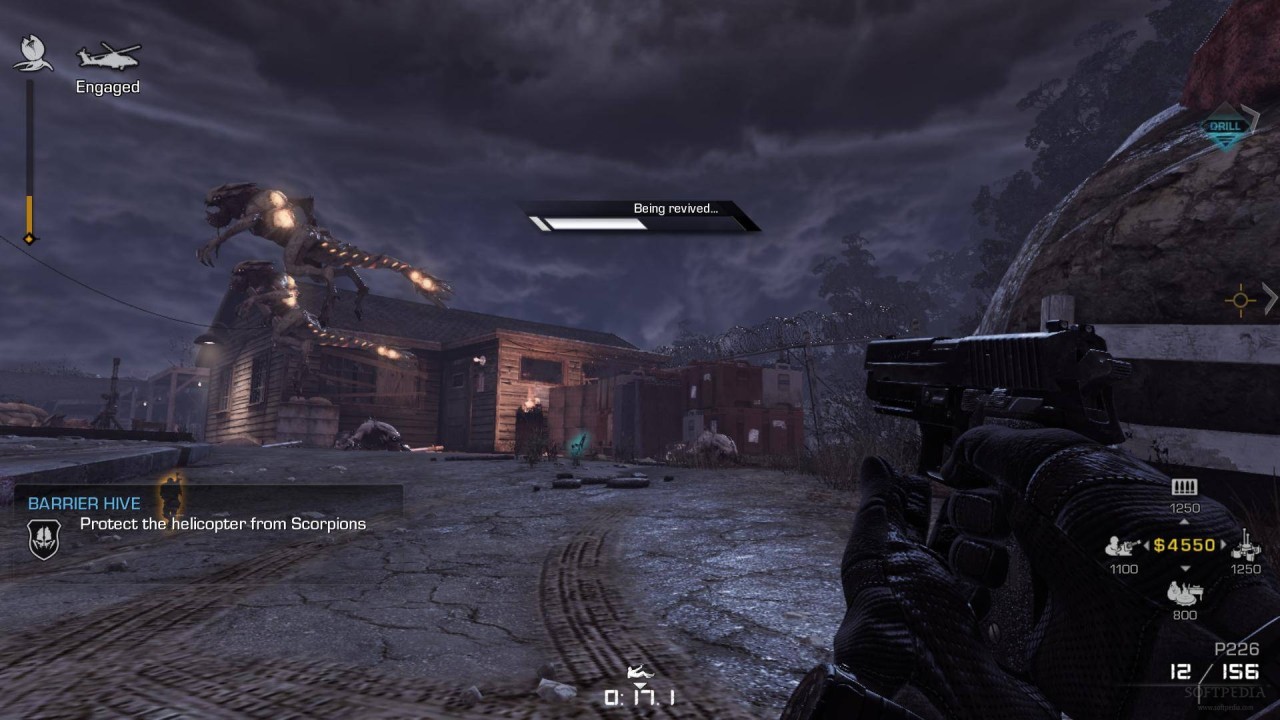Screen dimensions: 1280x720
Task: Select the orange crosshair waypoint marker
Action: (1241, 299)
